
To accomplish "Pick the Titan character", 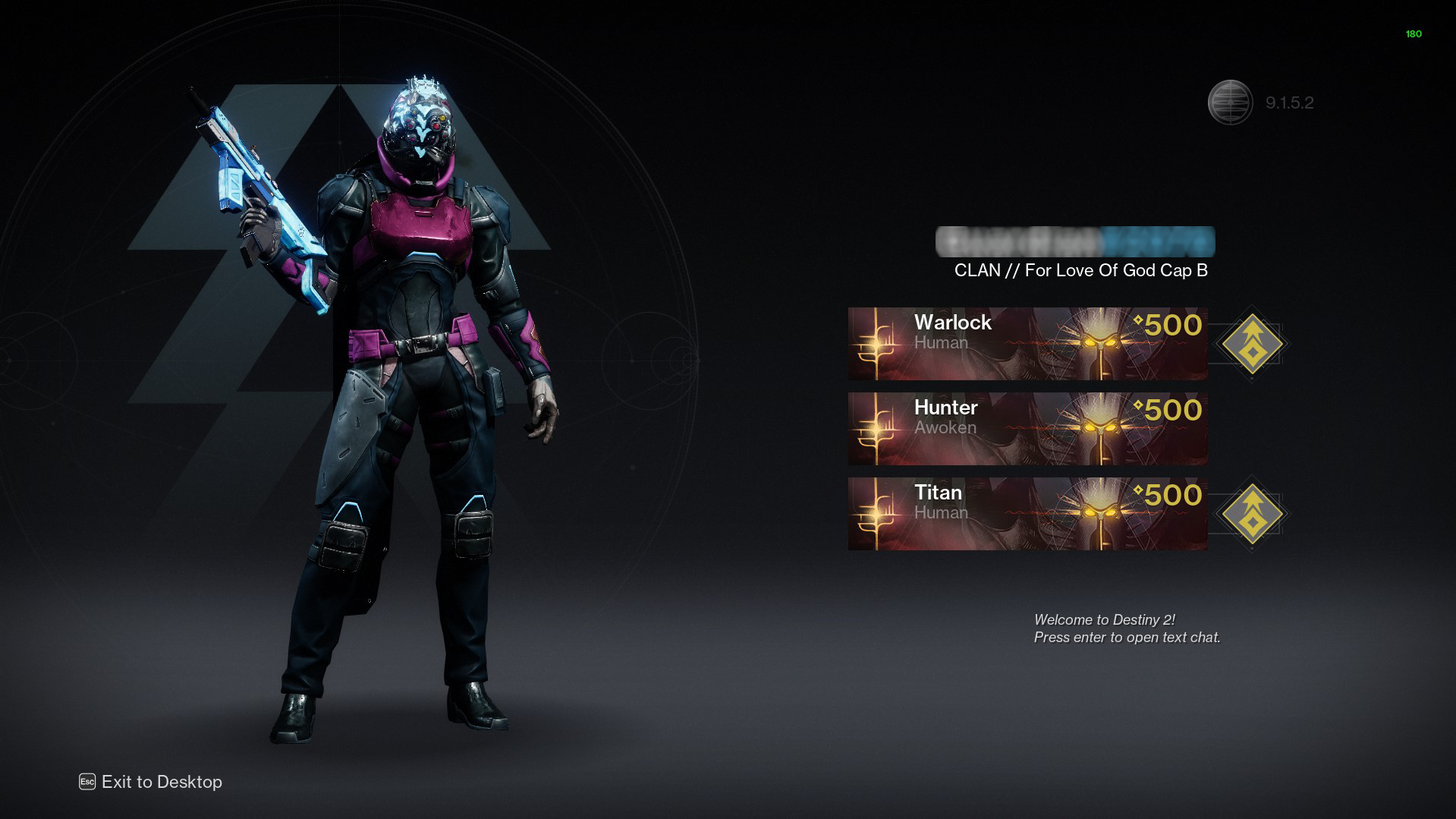I will 1027,513.
